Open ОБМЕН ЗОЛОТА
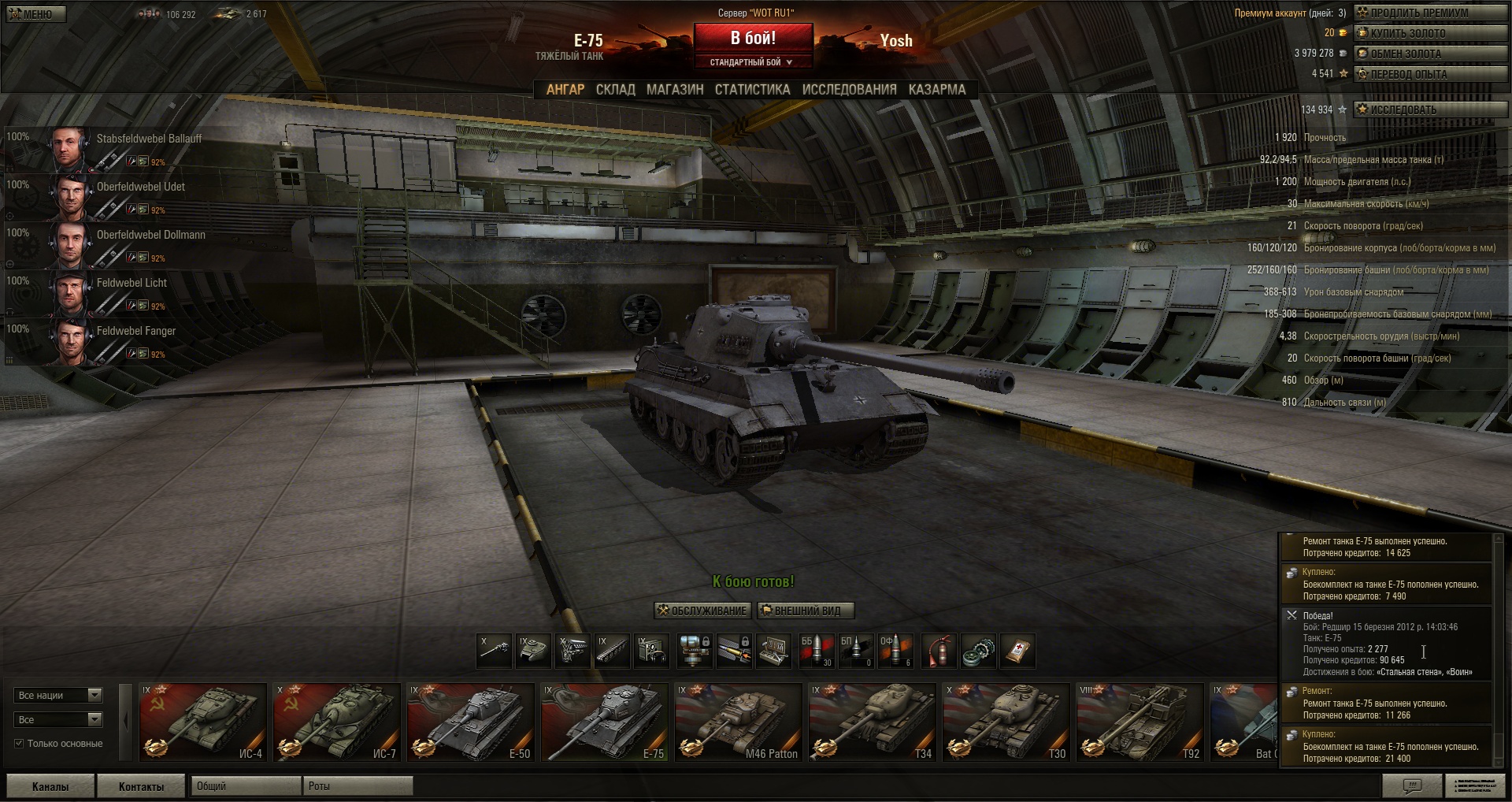Viewport: 1512px width, 802px height. pyautogui.click(x=1429, y=54)
